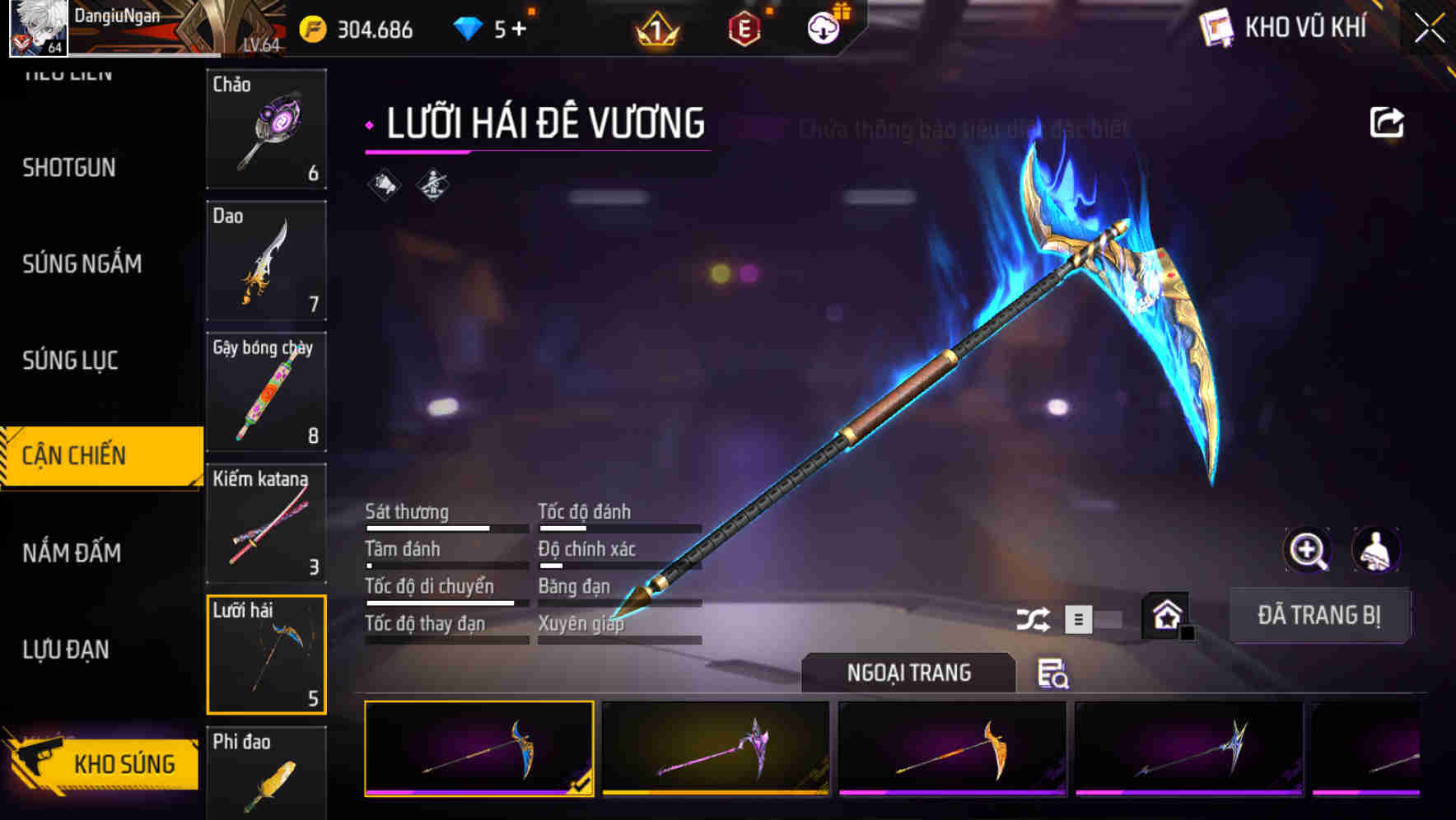Image resolution: width=1456 pixels, height=820 pixels.
Task: Show the character preview icon
Action: point(1378,550)
